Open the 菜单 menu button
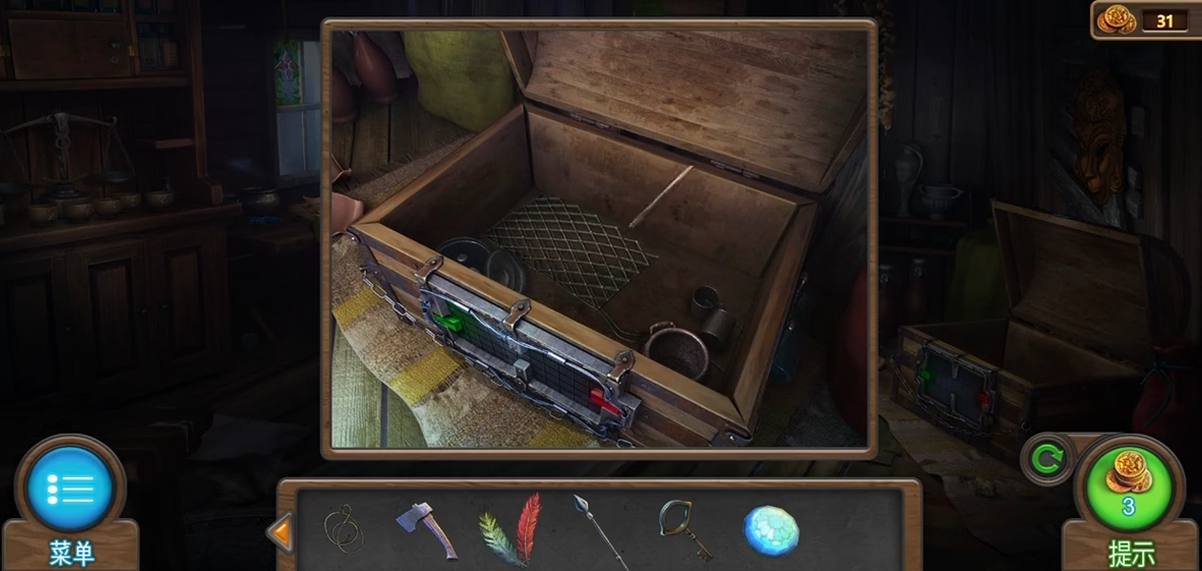This screenshot has height=571, width=1202. tap(70, 489)
